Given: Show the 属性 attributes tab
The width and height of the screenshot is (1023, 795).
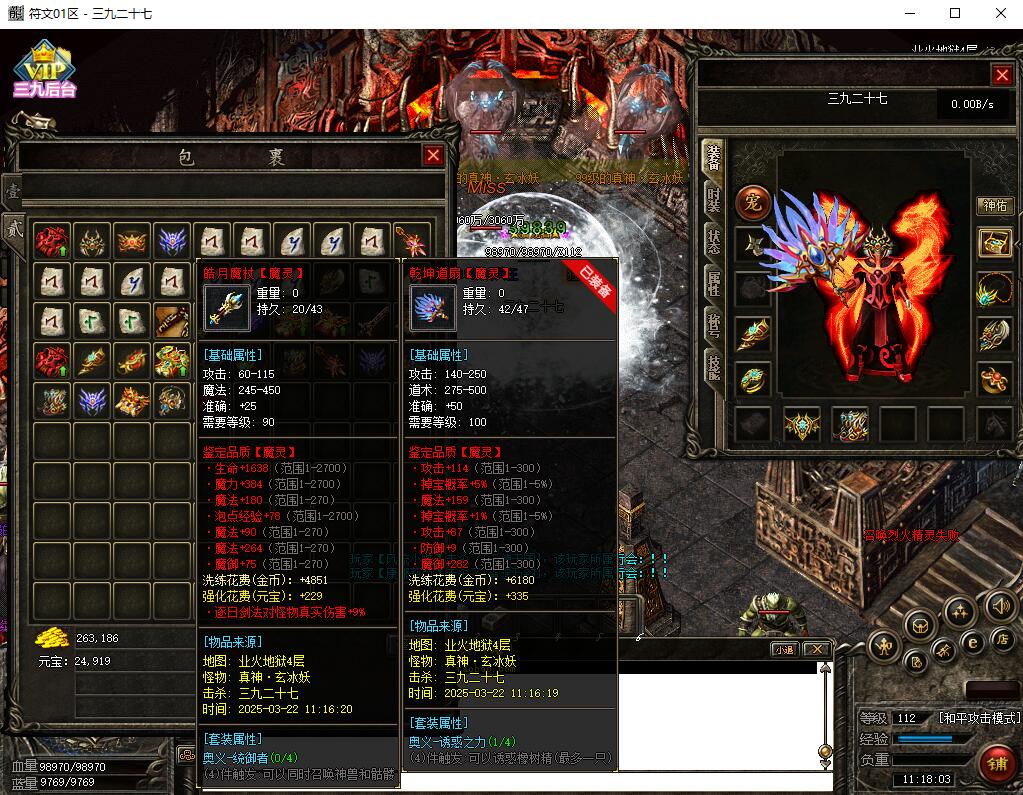Looking at the screenshot, I should click(713, 284).
